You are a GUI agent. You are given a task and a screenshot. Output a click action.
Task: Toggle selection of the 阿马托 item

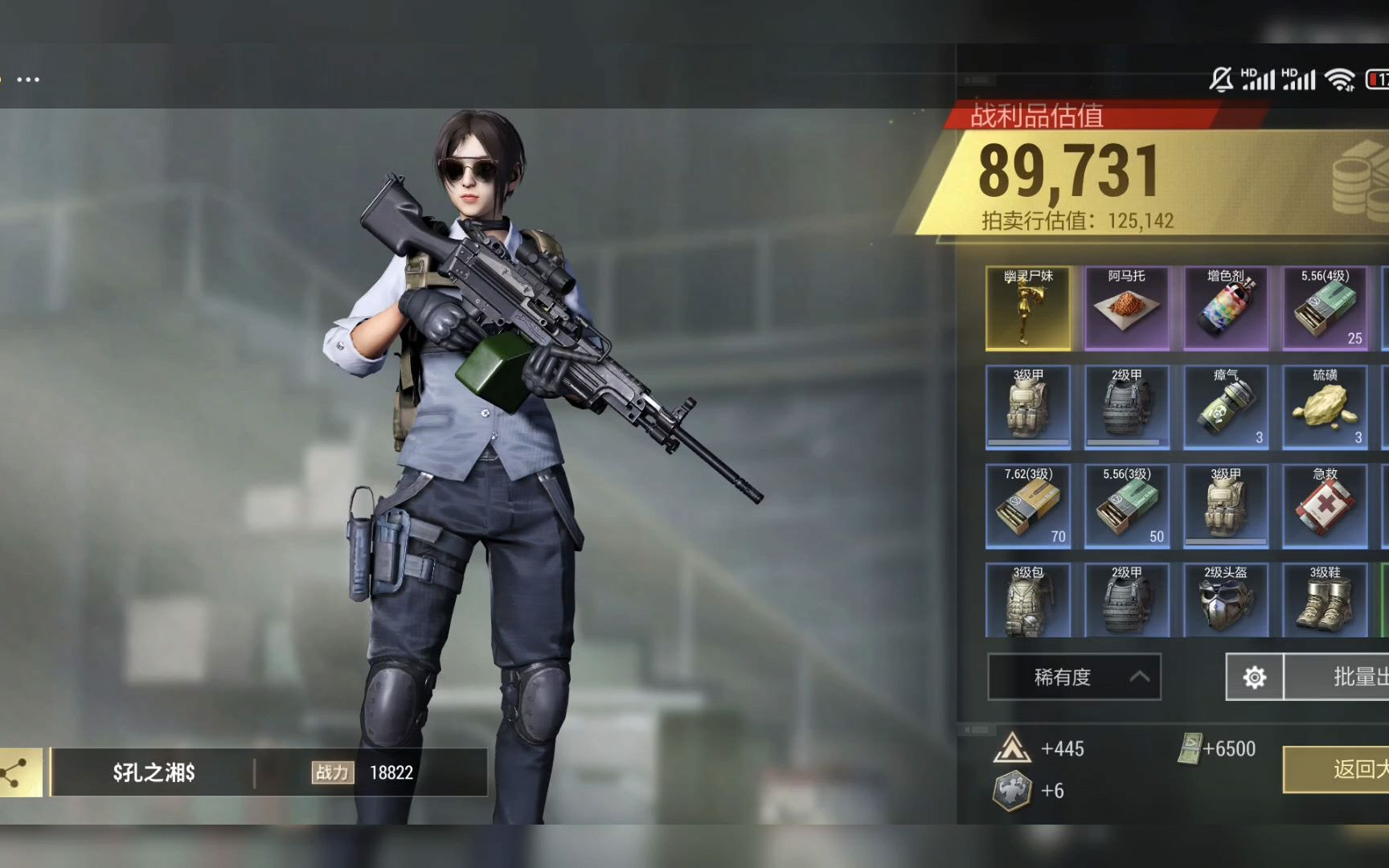1128,308
